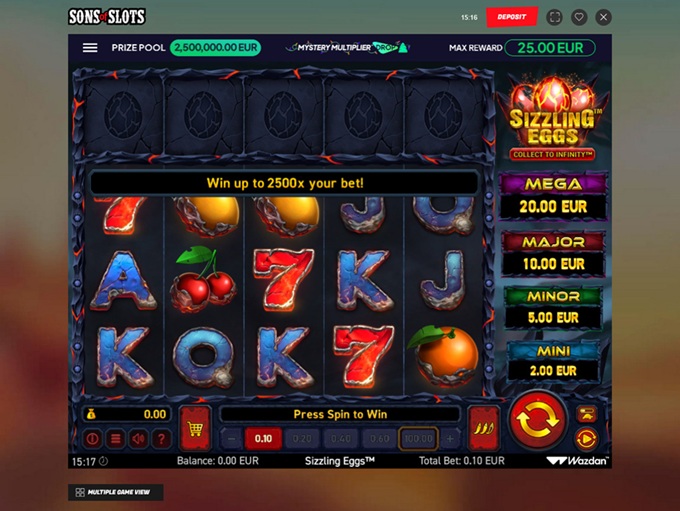Start autoplay with the play arrow button
Screen dimensions: 680x511
click(x=586, y=438)
